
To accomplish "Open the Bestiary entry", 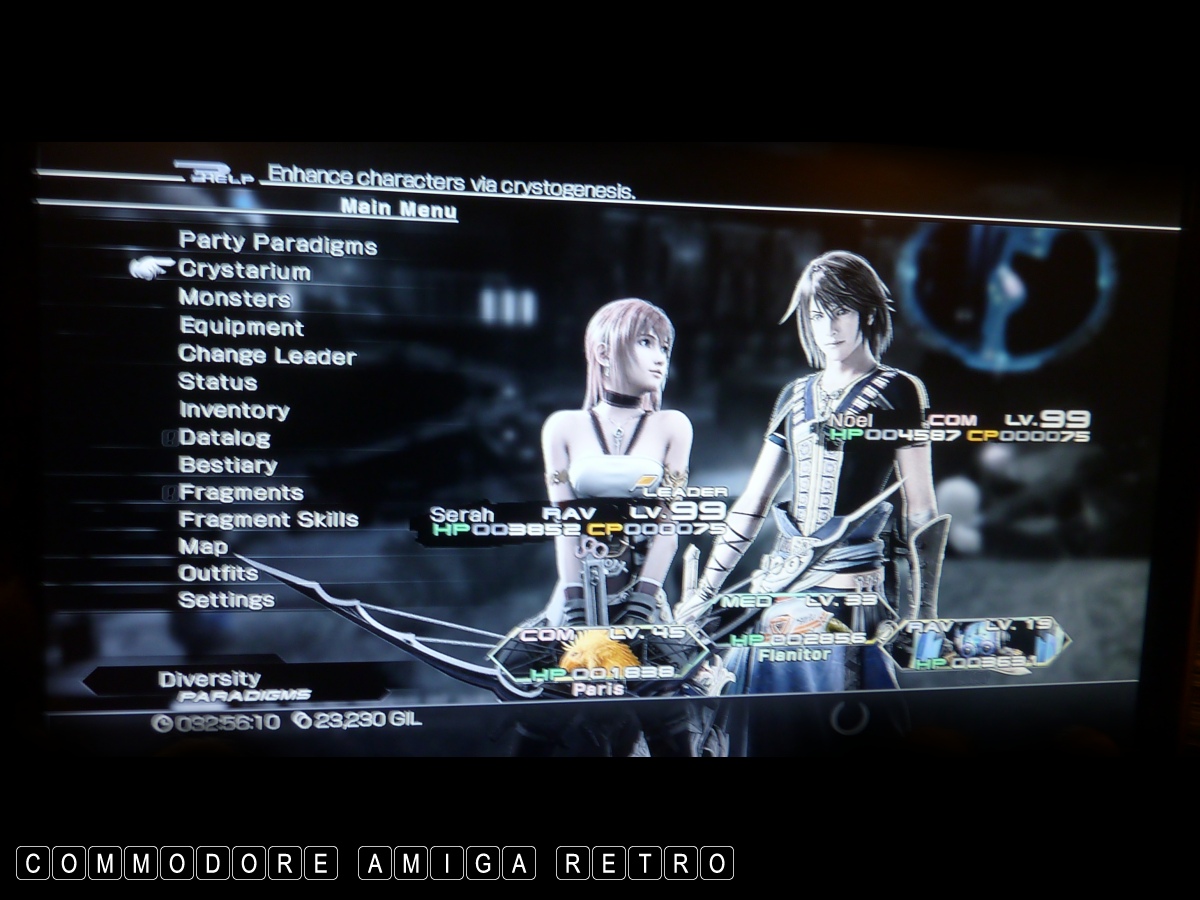I will (x=227, y=465).
